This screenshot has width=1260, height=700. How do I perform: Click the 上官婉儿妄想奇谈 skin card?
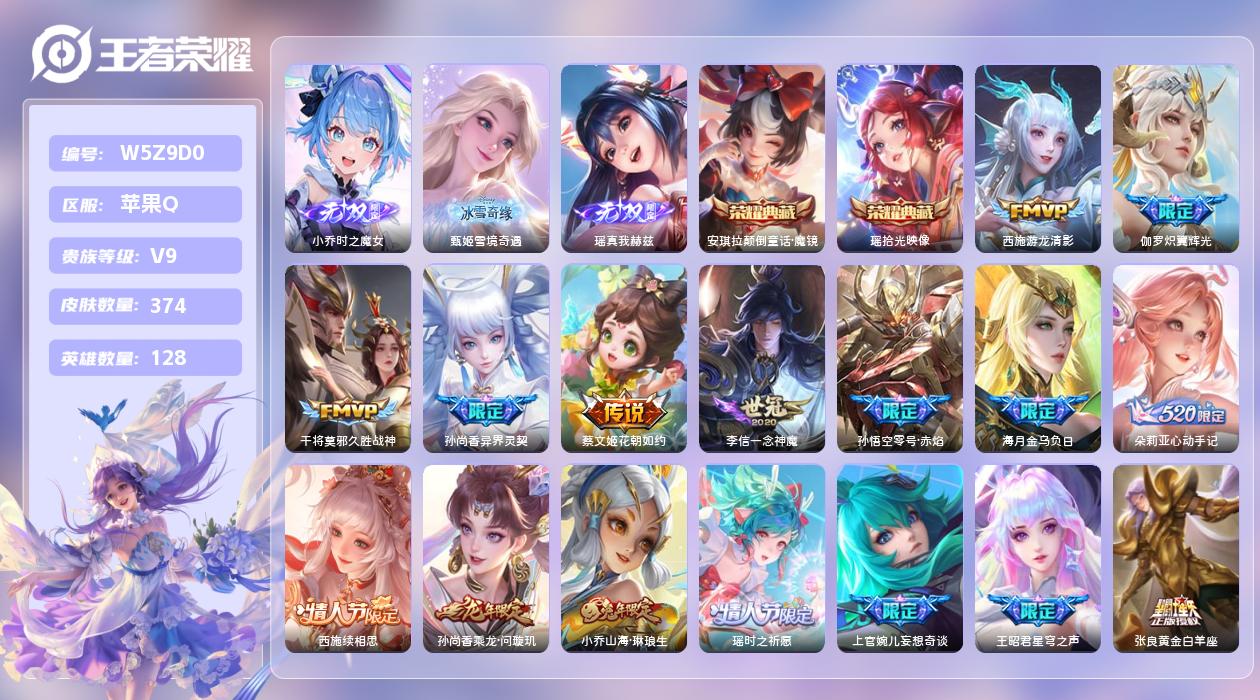pyautogui.click(x=900, y=558)
